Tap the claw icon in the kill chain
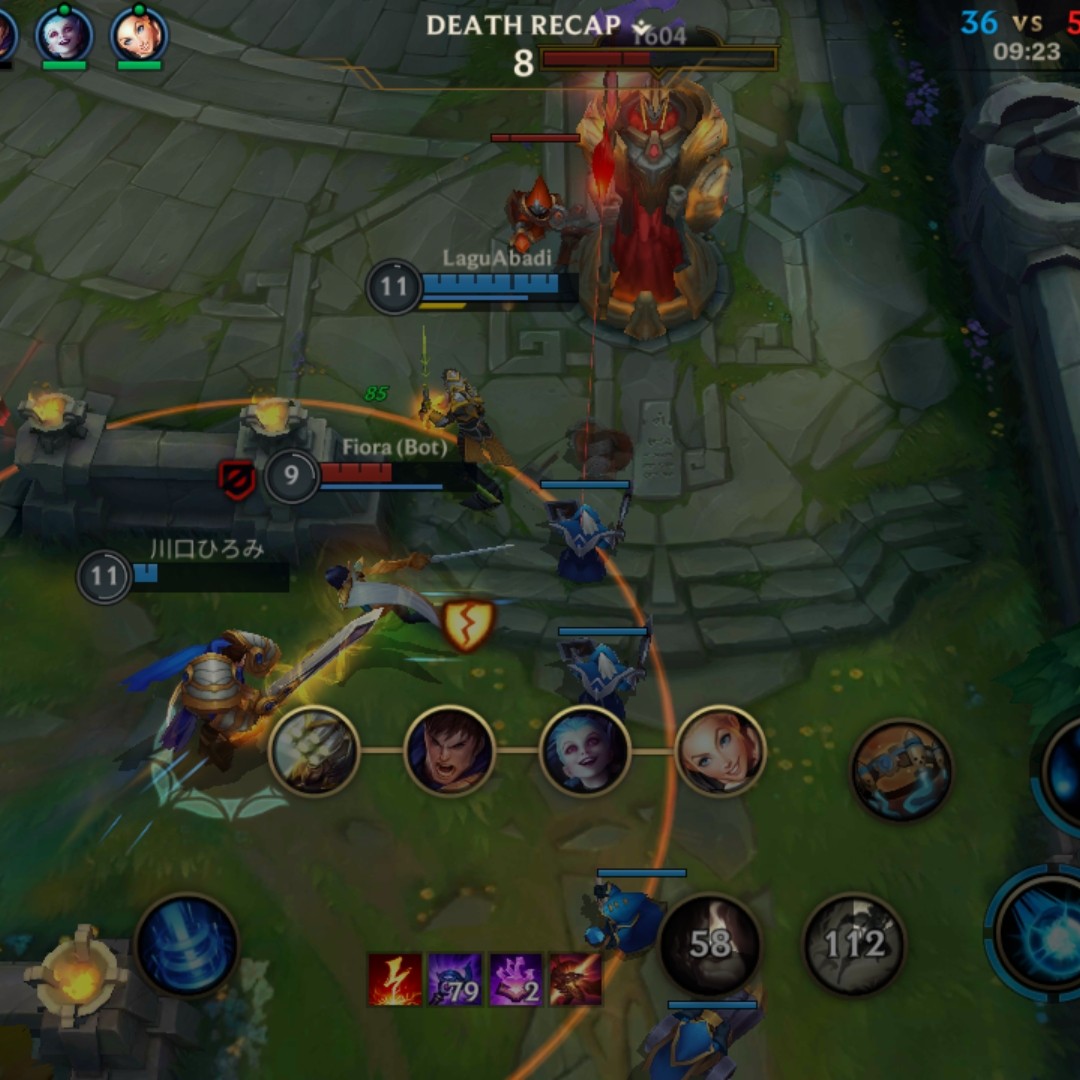 pyautogui.click(x=314, y=750)
